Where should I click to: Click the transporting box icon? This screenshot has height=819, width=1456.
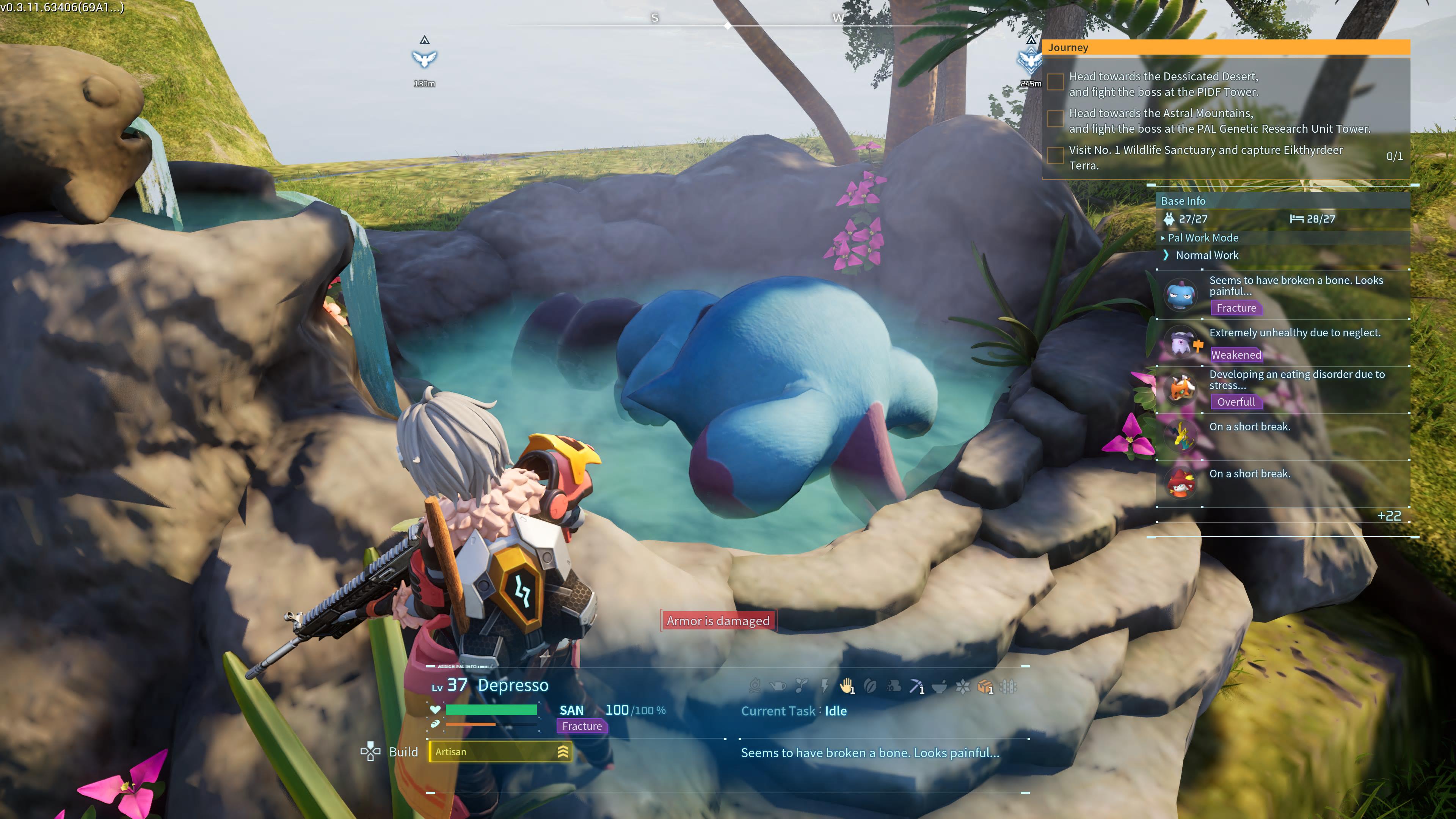point(985,687)
